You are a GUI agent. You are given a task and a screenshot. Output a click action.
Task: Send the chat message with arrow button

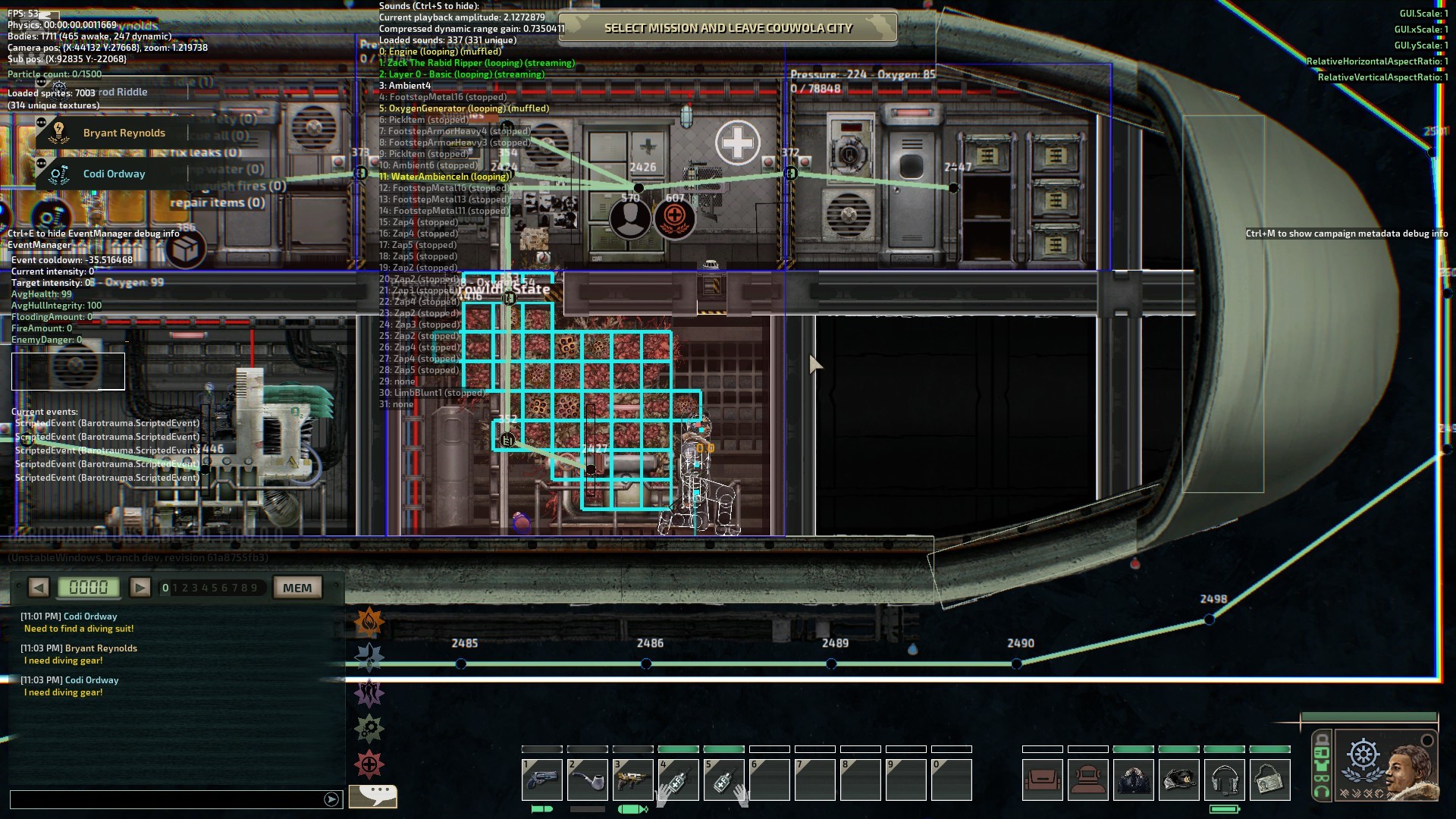331,799
